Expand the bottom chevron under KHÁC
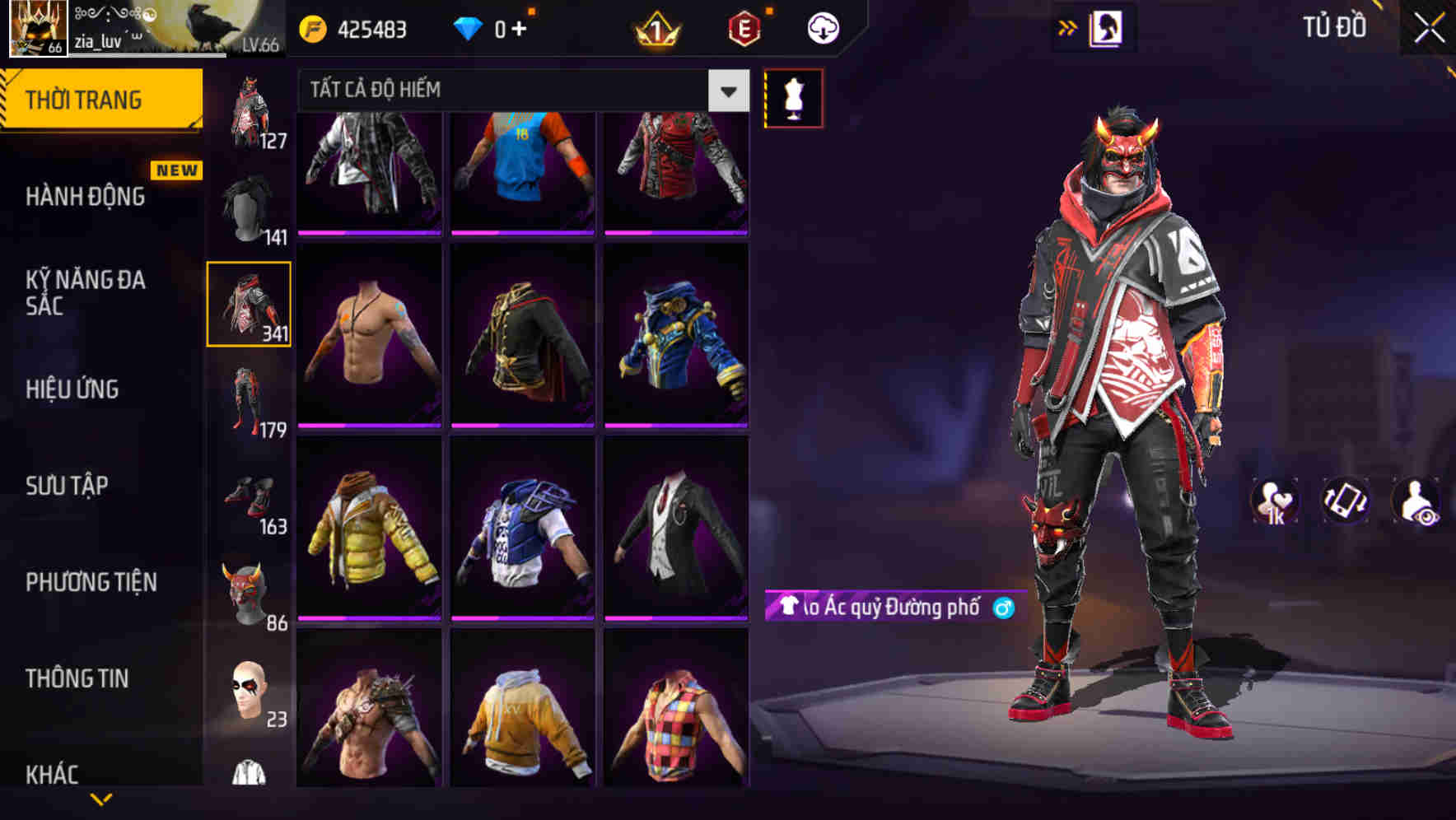The image size is (1456, 820). tap(102, 800)
